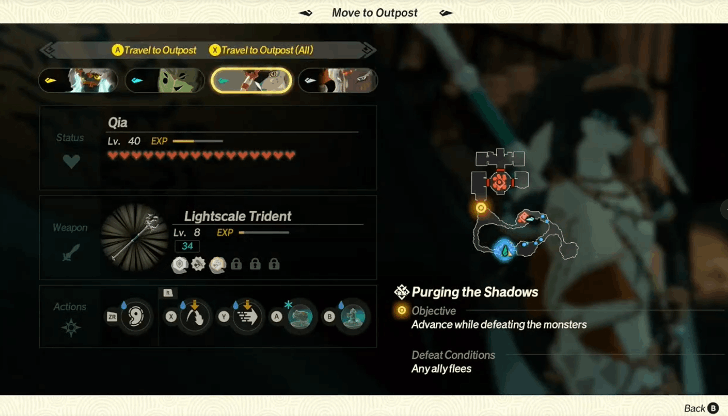Select the dash arrow action icon

(x=246, y=316)
